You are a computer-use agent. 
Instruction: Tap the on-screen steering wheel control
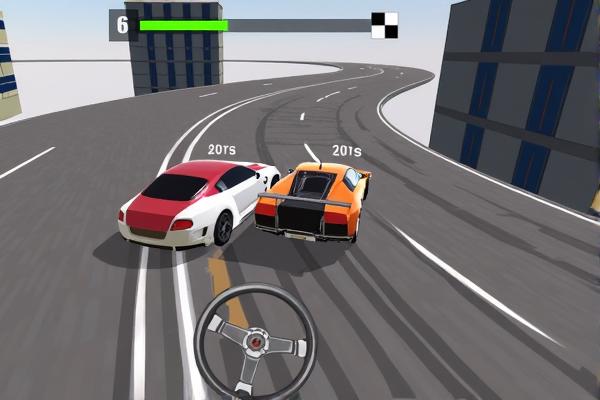(x=255, y=343)
